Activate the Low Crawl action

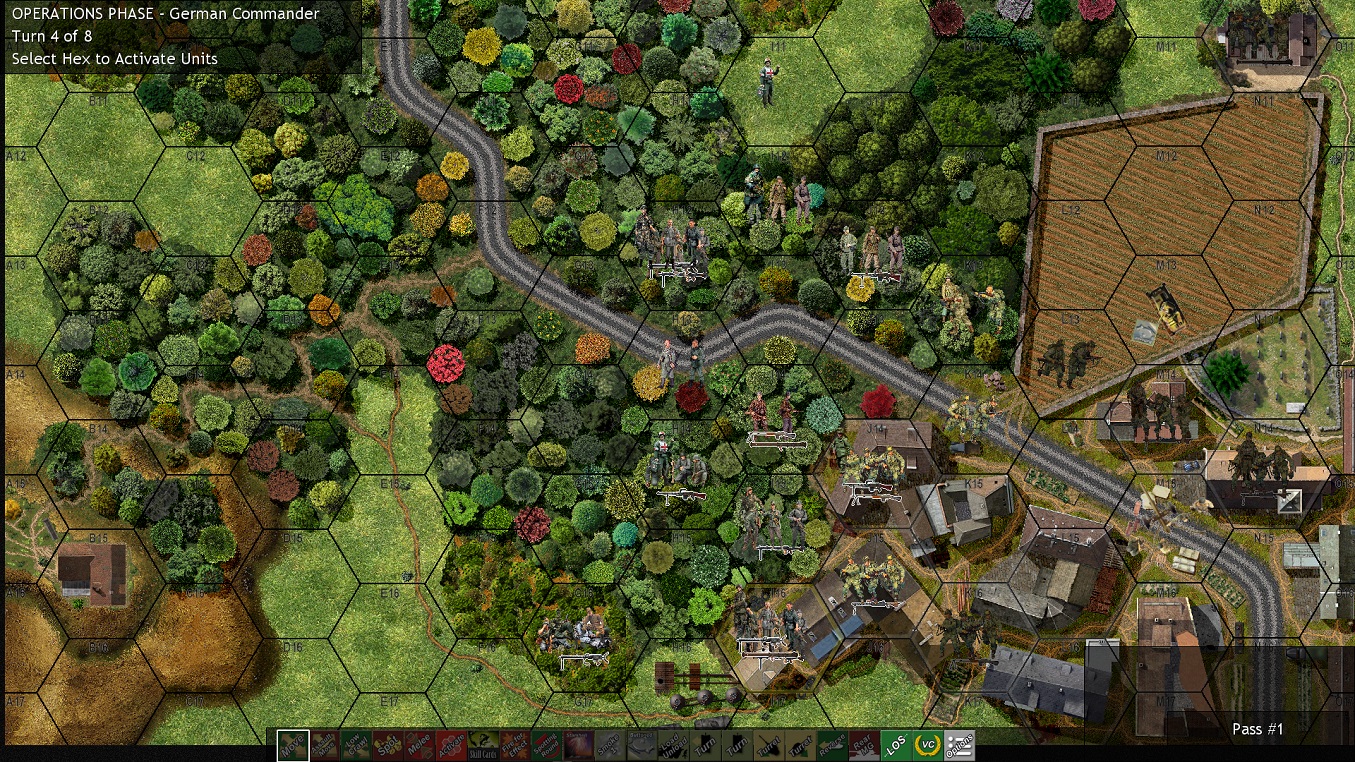coord(356,745)
